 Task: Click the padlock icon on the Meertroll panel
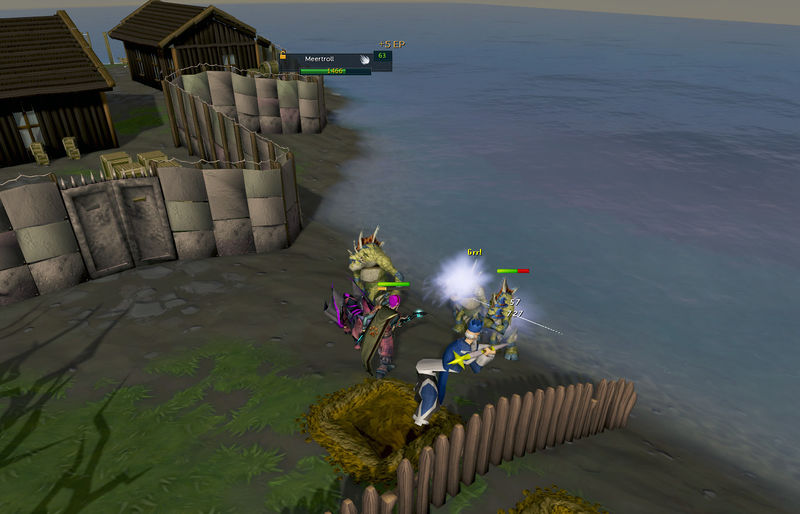point(285,54)
